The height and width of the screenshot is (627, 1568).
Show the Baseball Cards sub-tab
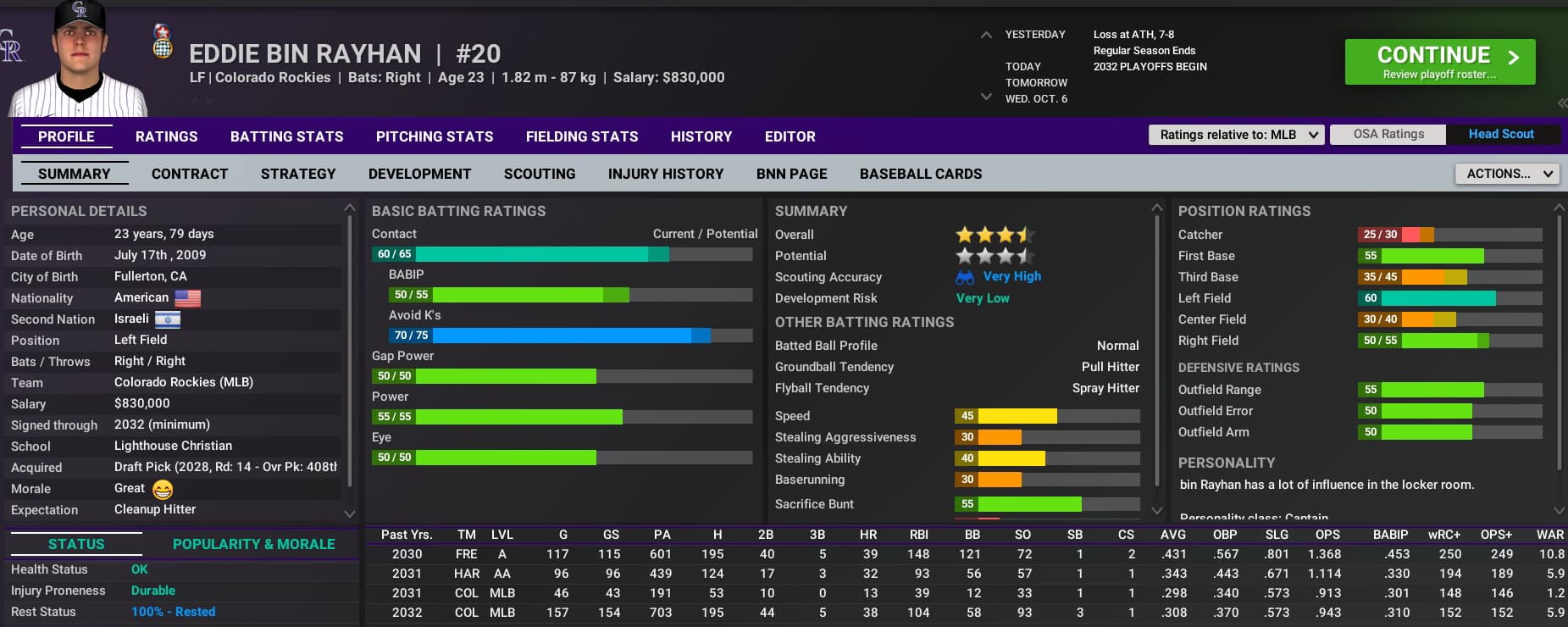[920, 174]
